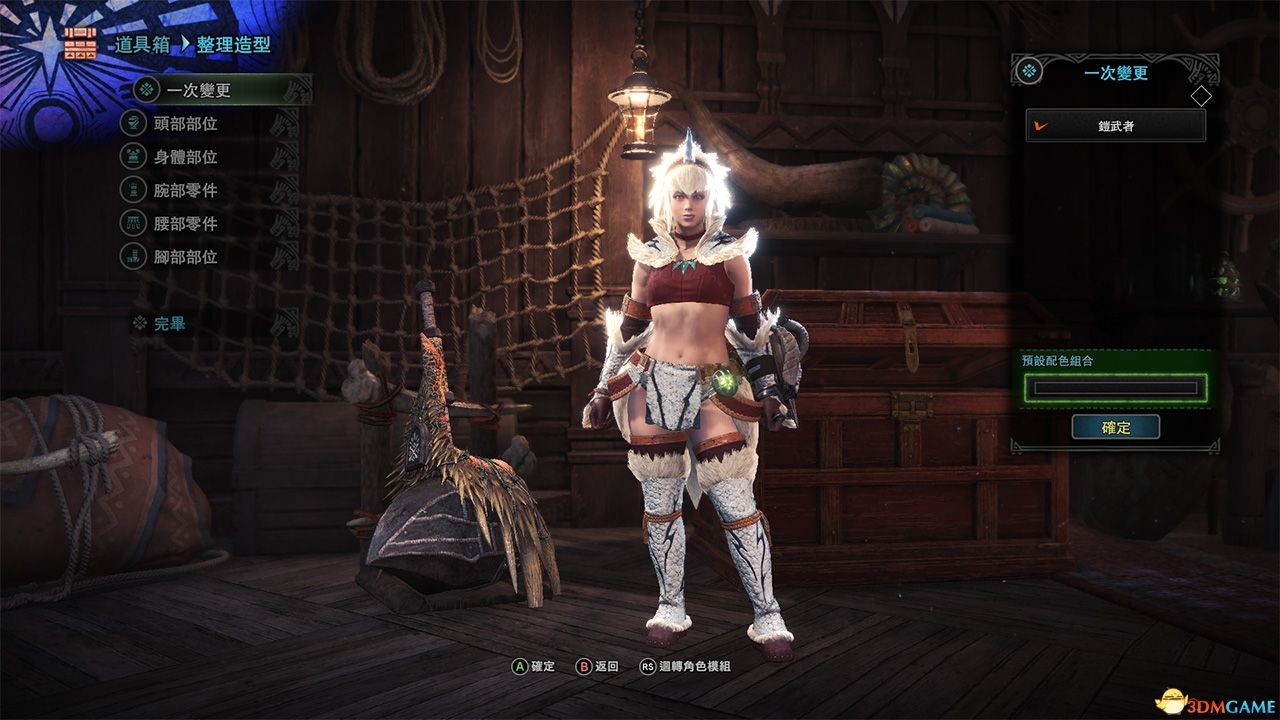Viewport: 1280px width, 720px height.
Task: Choose the 身體部位 body option
Action: tap(185, 157)
